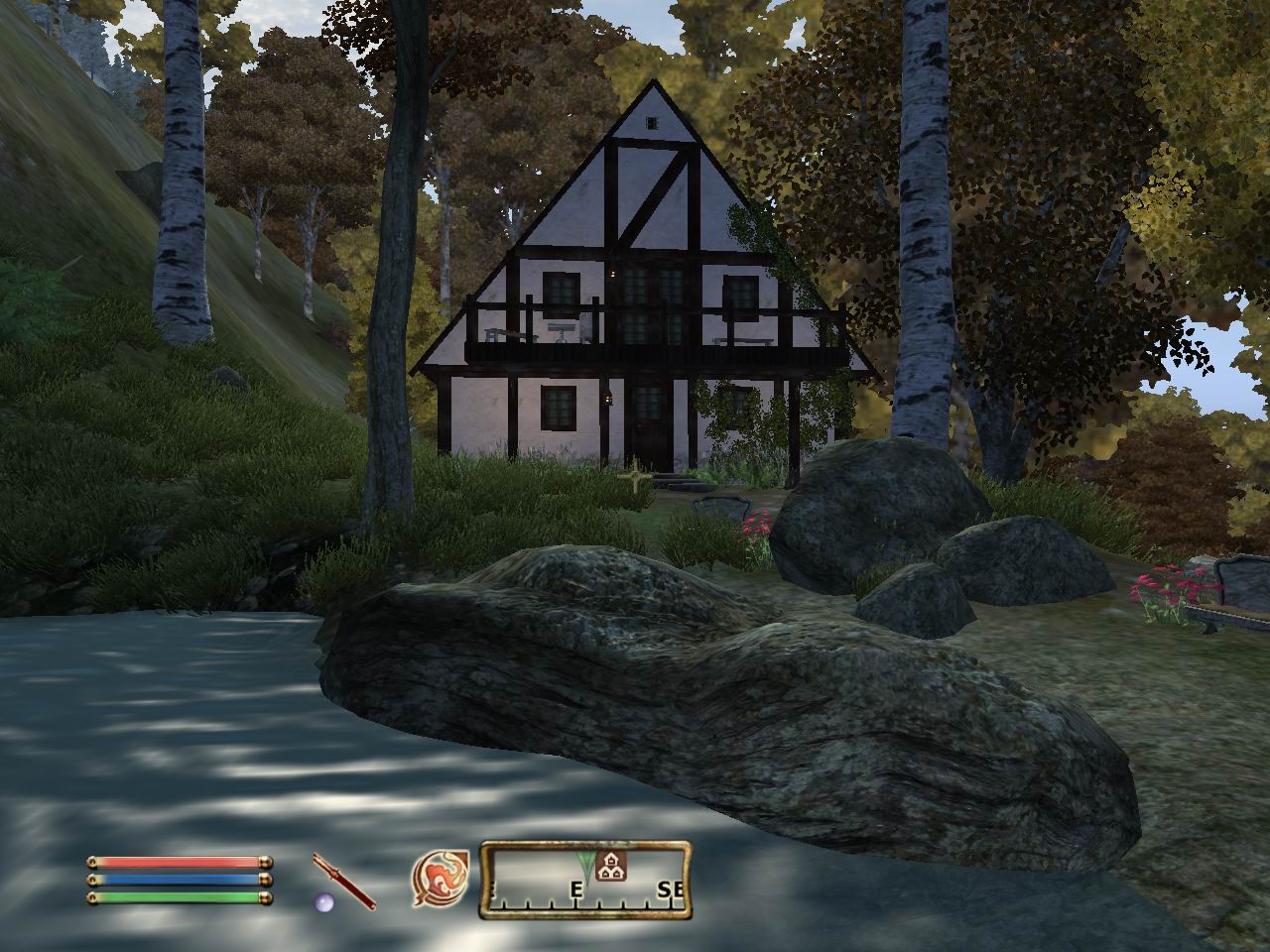Screen dimensions: 1270x952
Task: Click the attic window at the roof peak
Action: [654, 121]
